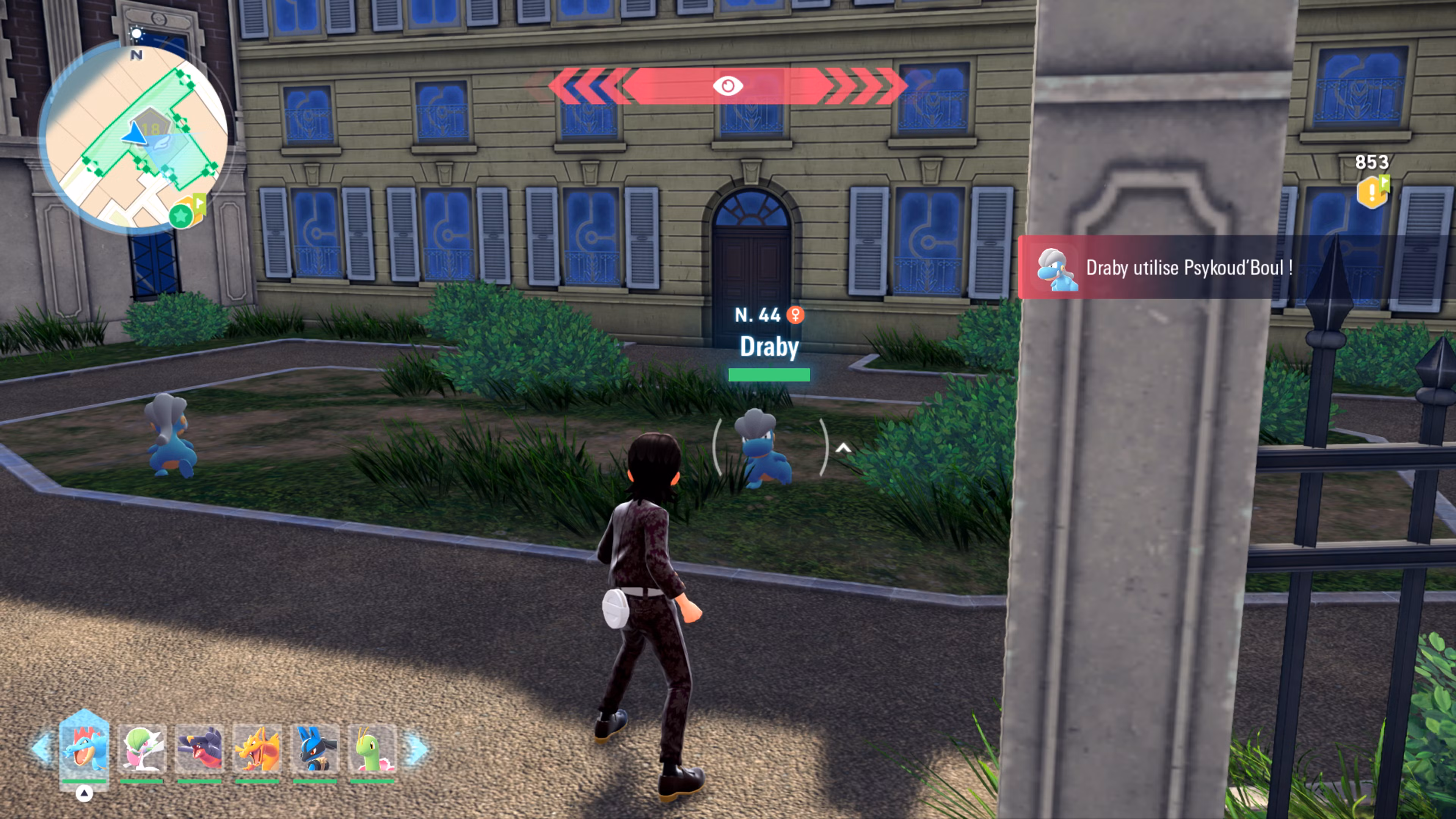The width and height of the screenshot is (1456, 819).
Task: Open the circular minimap
Action: (x=136, y=136)
